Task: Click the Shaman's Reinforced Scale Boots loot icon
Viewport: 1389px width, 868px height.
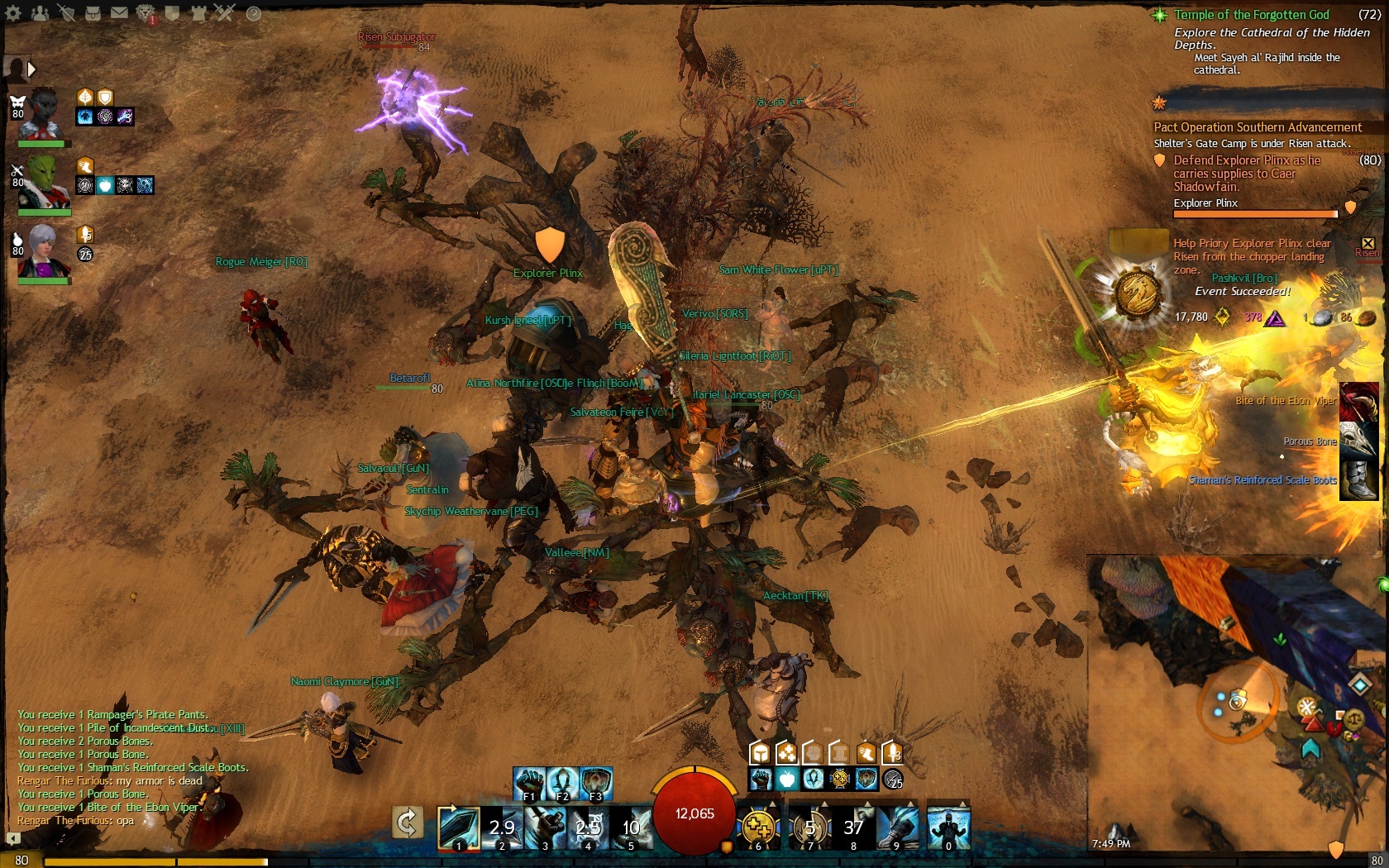Action: click(1358, 480)
